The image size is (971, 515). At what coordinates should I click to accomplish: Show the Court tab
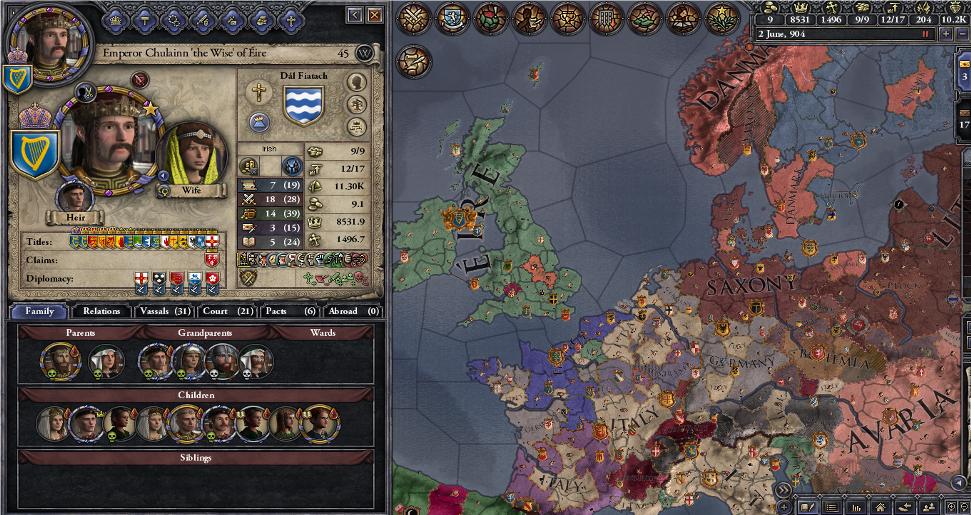coord(226,311)
